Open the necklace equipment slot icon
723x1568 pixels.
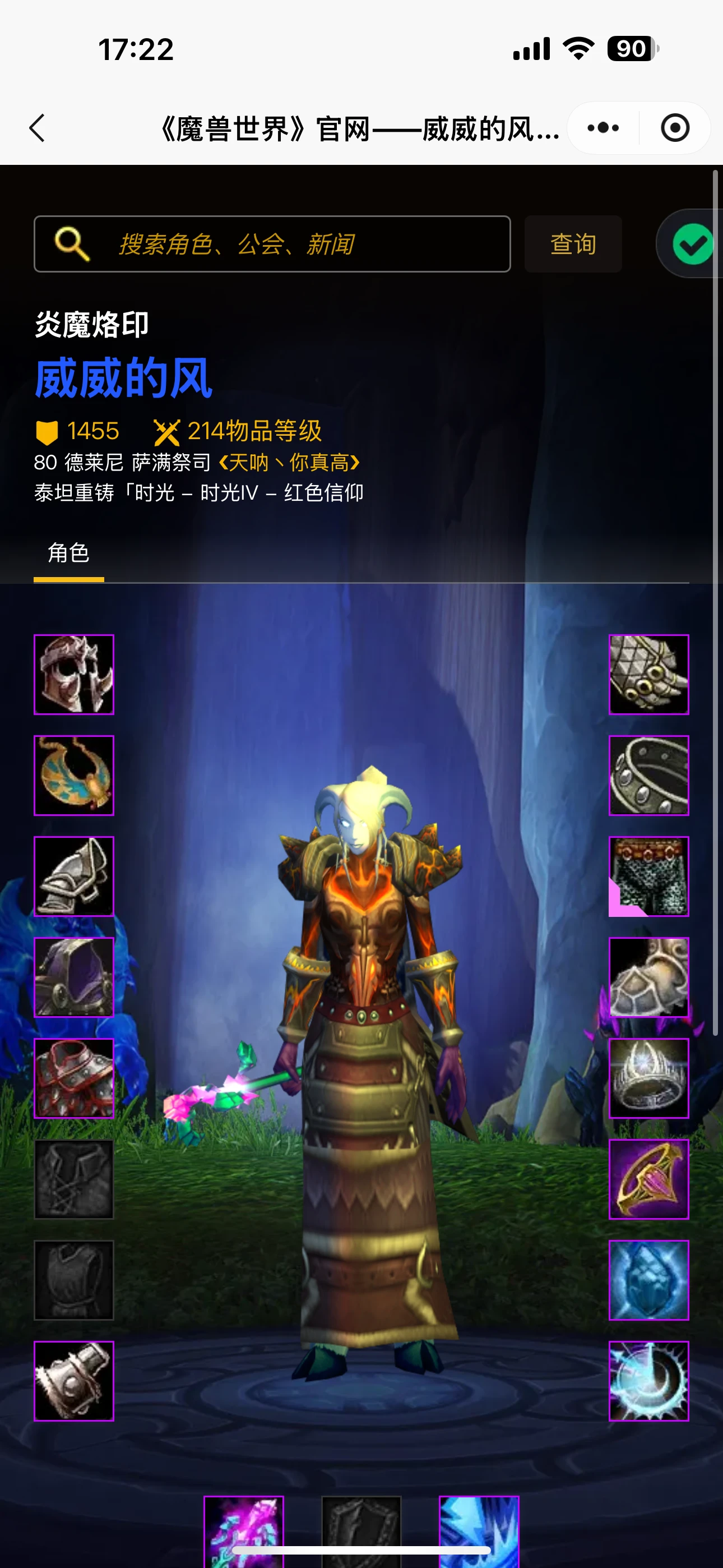click(73, 774)
